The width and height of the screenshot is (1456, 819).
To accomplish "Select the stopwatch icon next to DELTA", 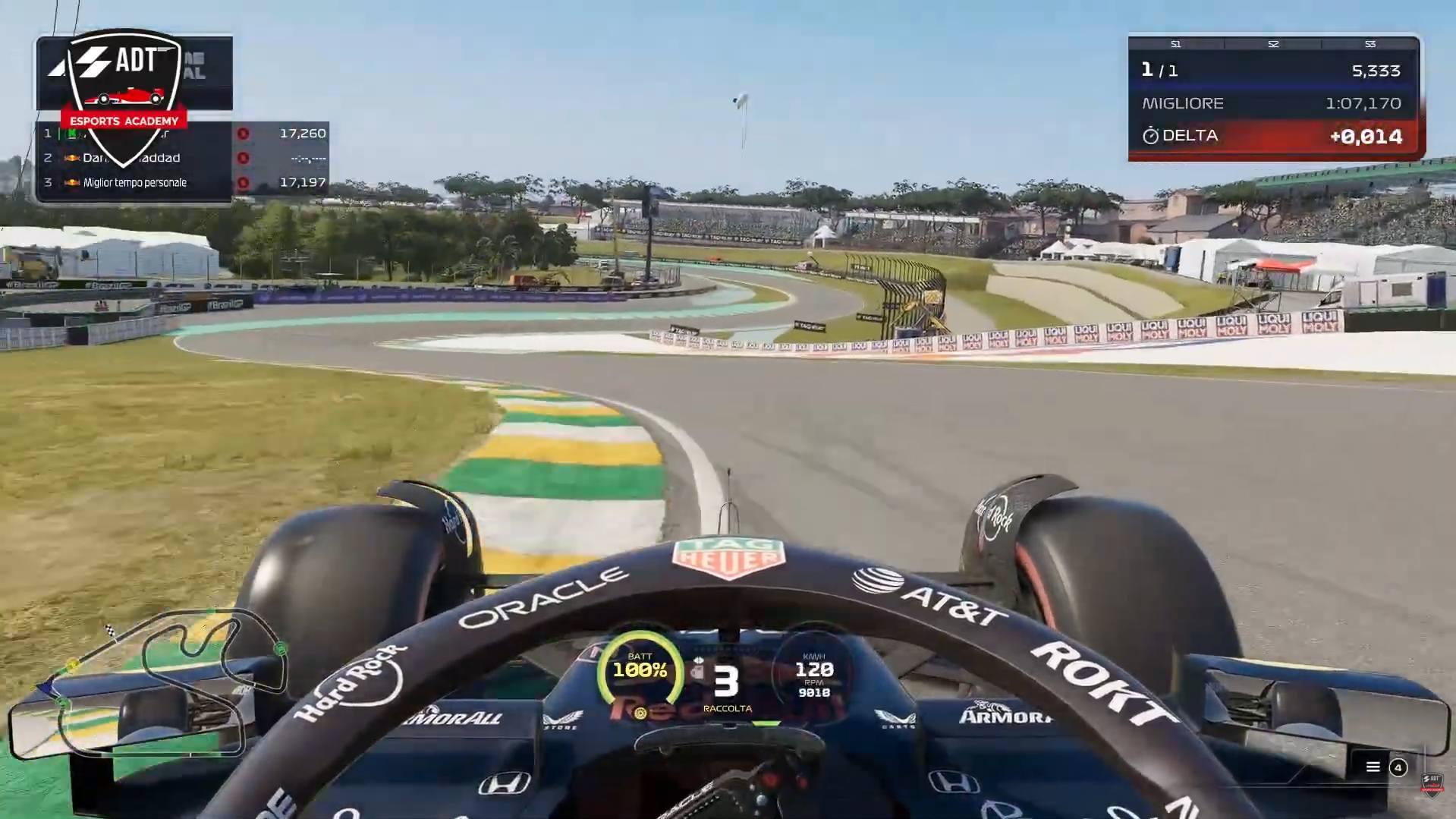I will tap(1152, 136).
